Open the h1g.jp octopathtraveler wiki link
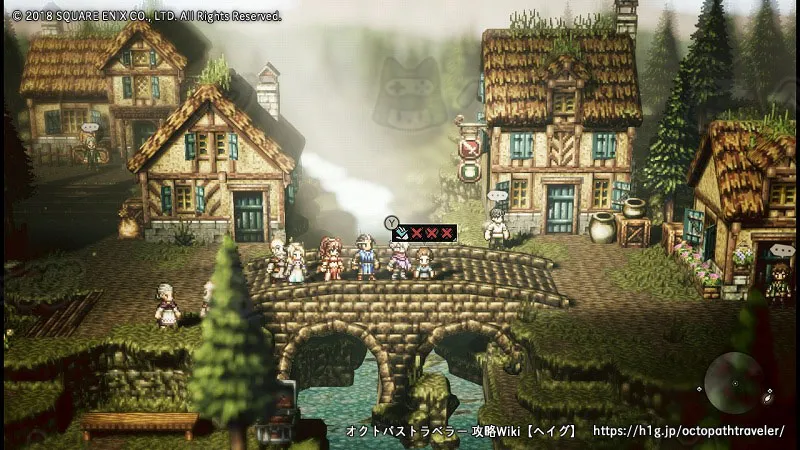The width and height of the screenshot is (800, 450). pos(688,431)
